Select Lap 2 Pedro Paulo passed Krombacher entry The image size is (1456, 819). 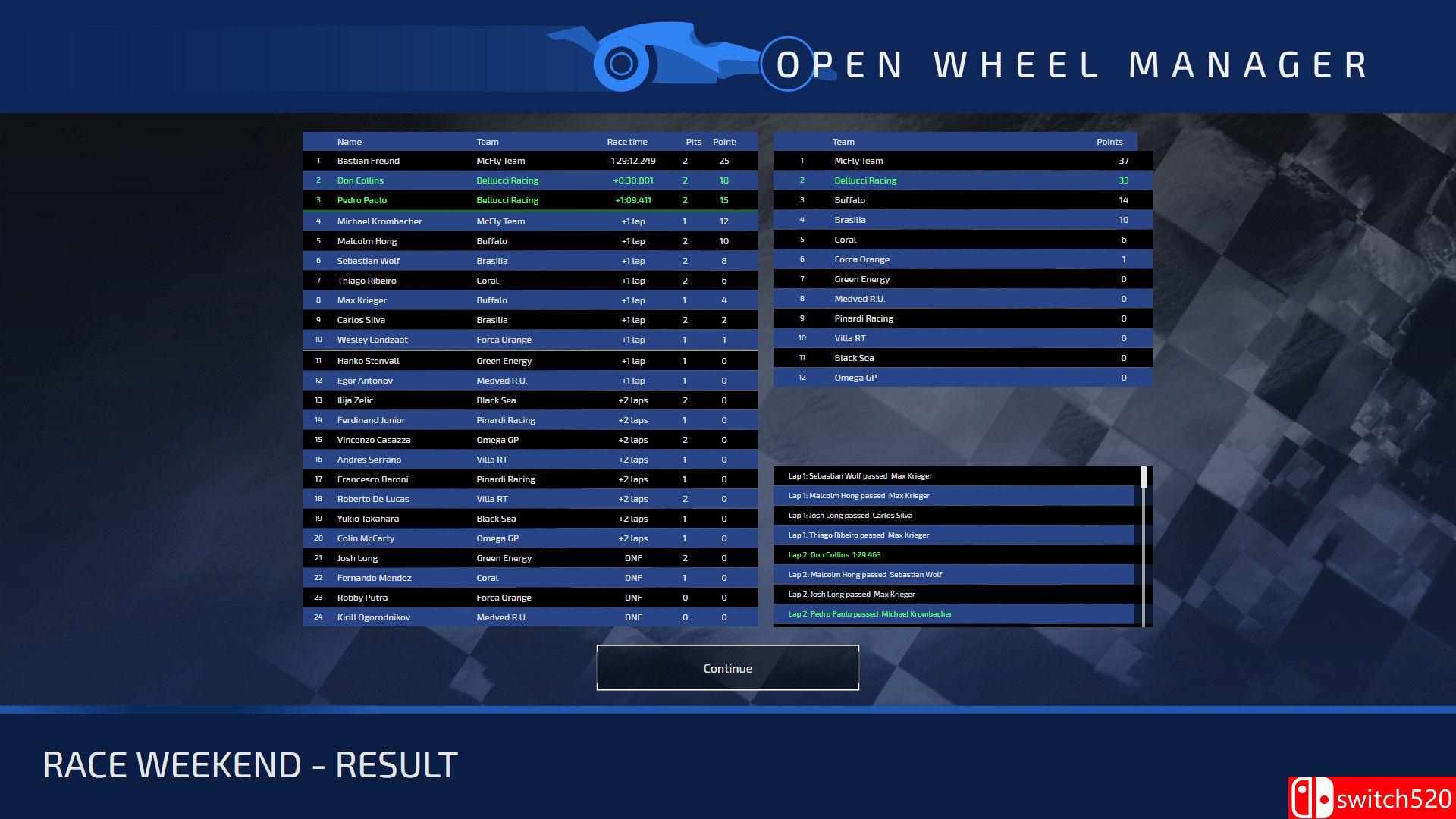coord(953,613)
